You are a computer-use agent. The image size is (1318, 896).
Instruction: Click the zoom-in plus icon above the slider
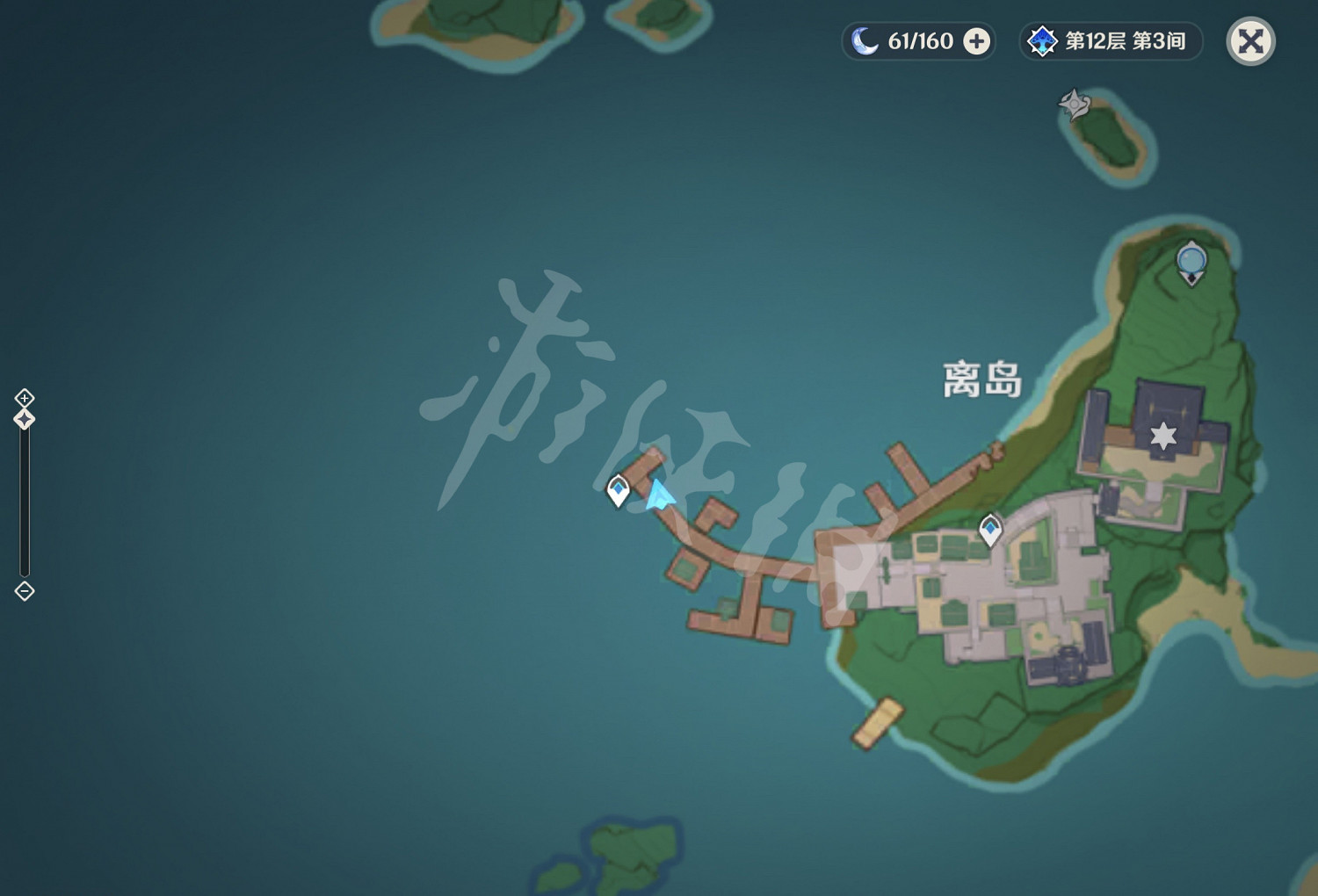[24, 398]
